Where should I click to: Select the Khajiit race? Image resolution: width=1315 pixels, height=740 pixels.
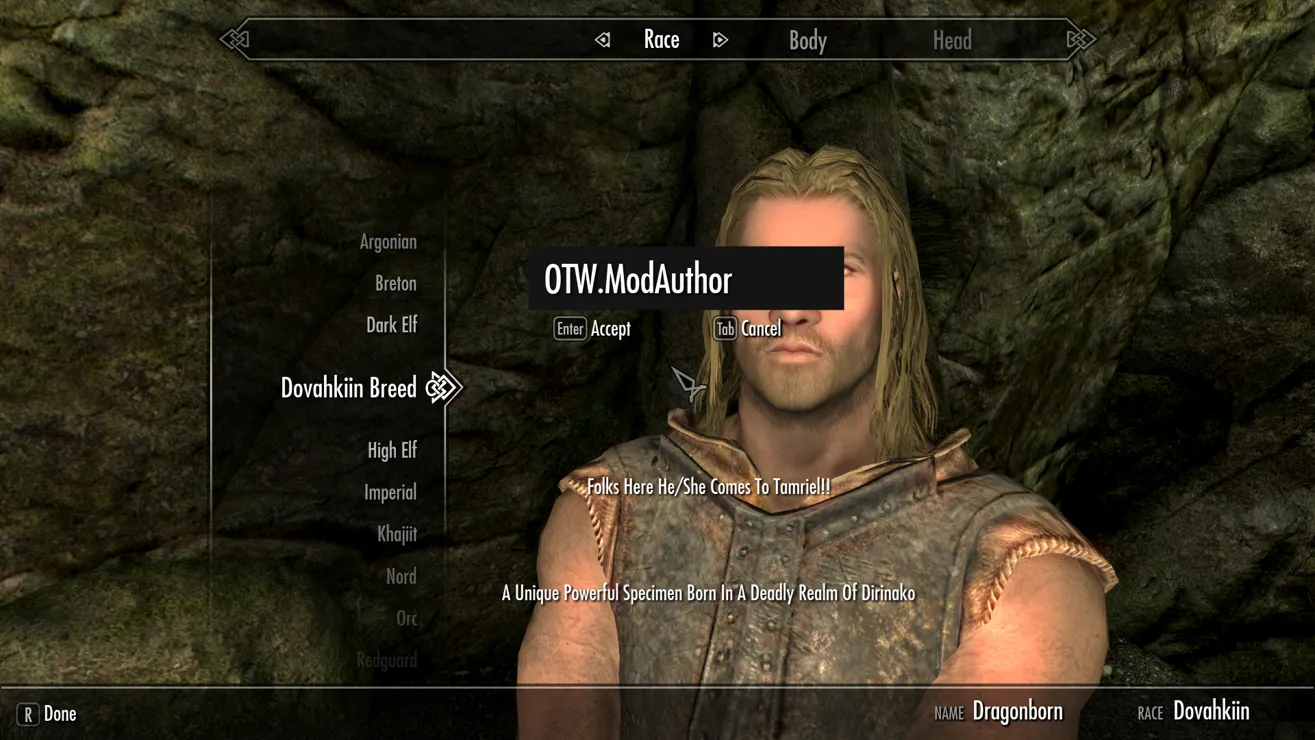[400, 534]
